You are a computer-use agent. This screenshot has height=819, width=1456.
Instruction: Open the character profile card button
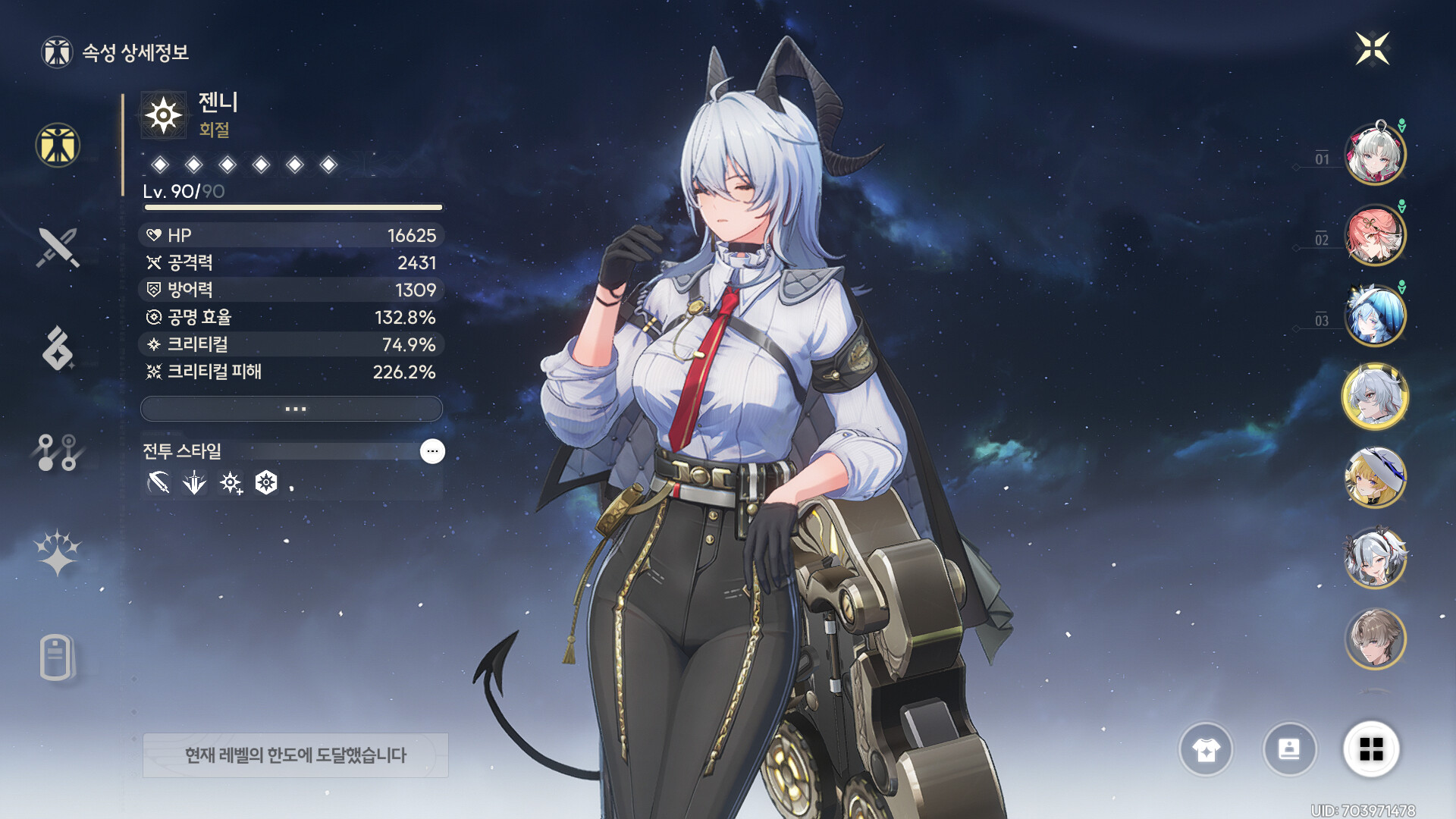(x=1289, y=749)
